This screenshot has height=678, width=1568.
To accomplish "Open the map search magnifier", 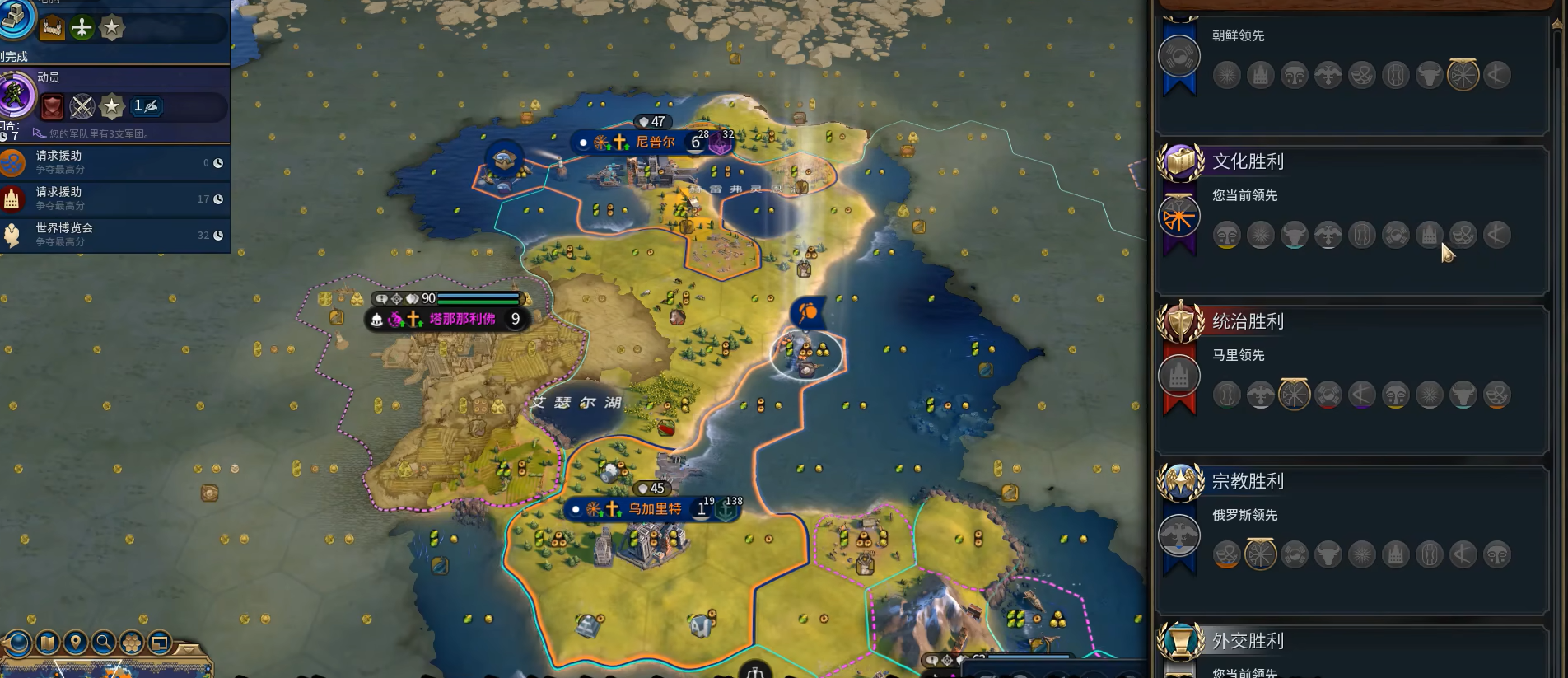I will click(104, 643).
